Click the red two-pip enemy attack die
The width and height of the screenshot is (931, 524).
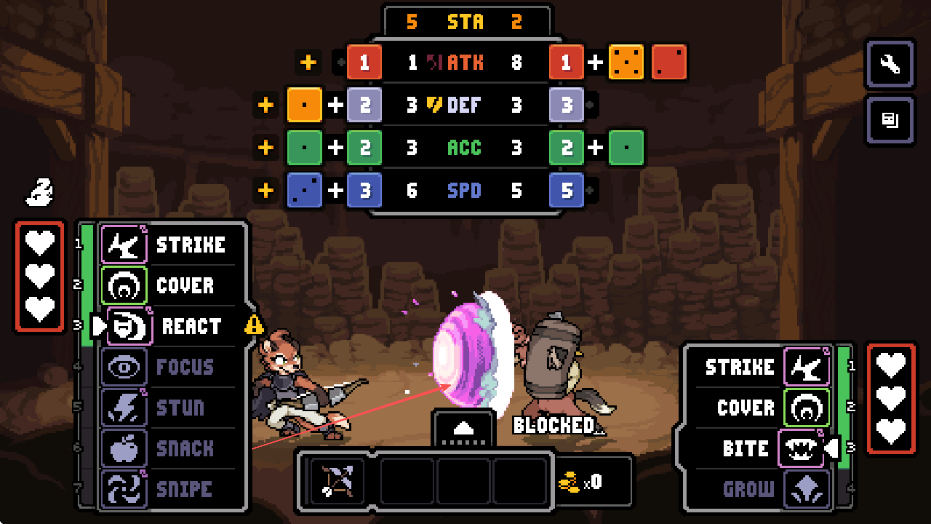coord(669,62)
